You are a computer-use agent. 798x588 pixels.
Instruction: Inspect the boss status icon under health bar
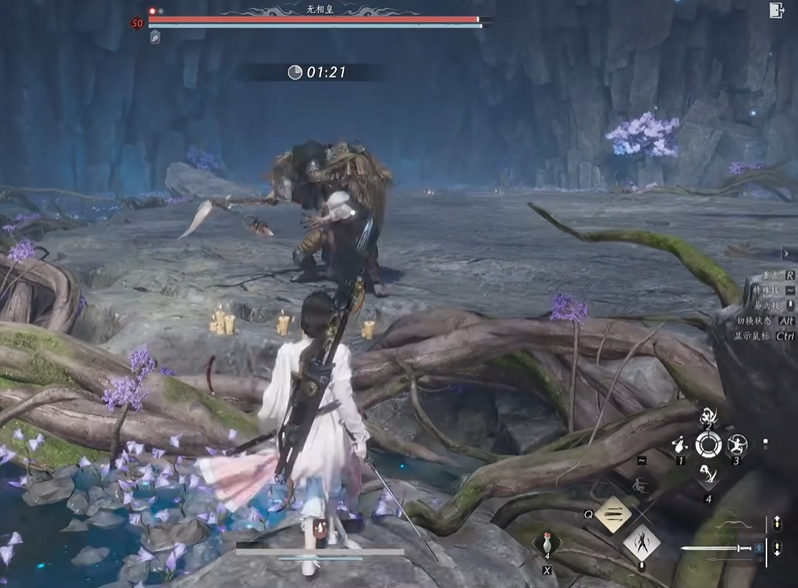point(155,37)
